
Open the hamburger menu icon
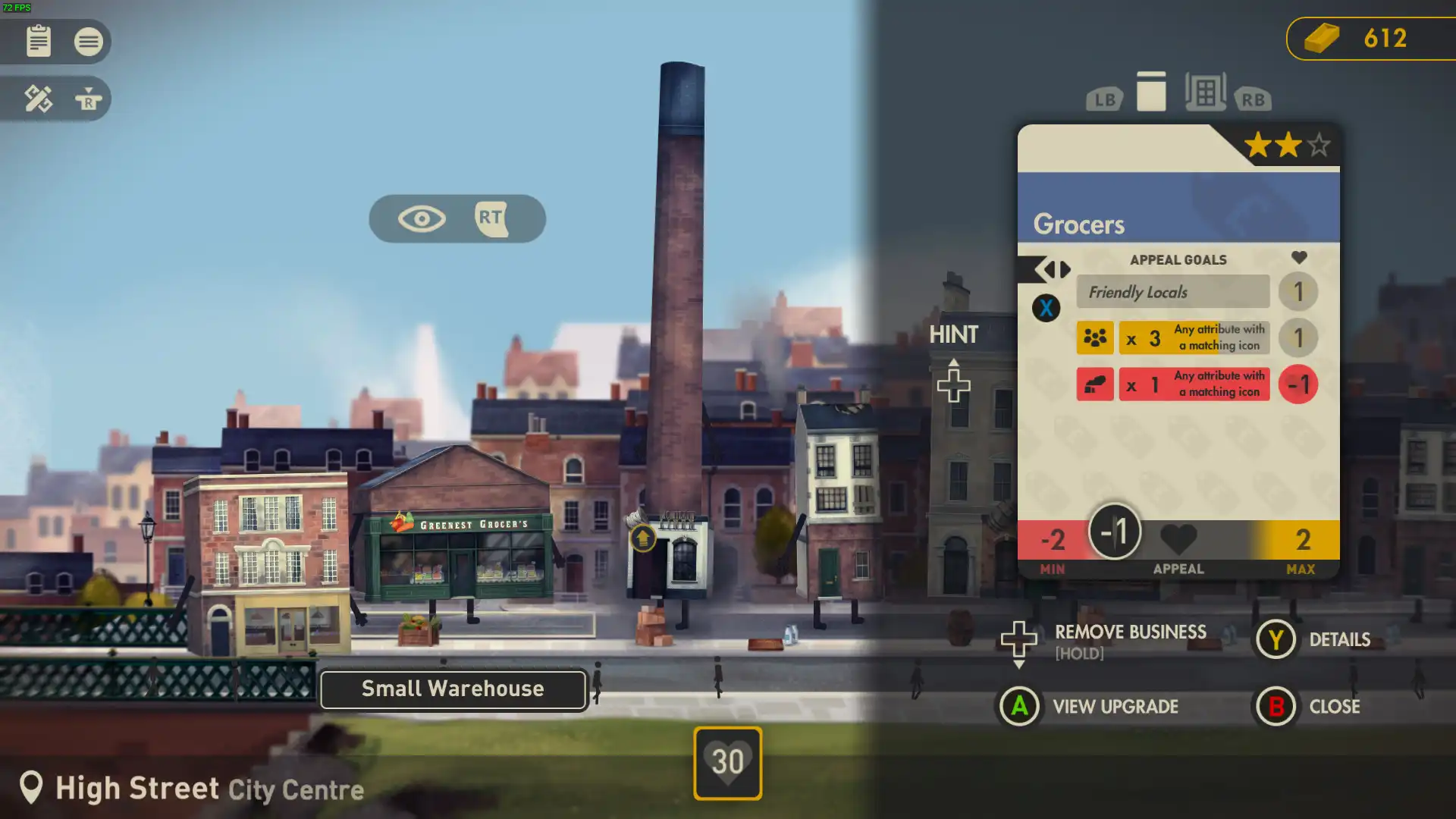point(89,42)
